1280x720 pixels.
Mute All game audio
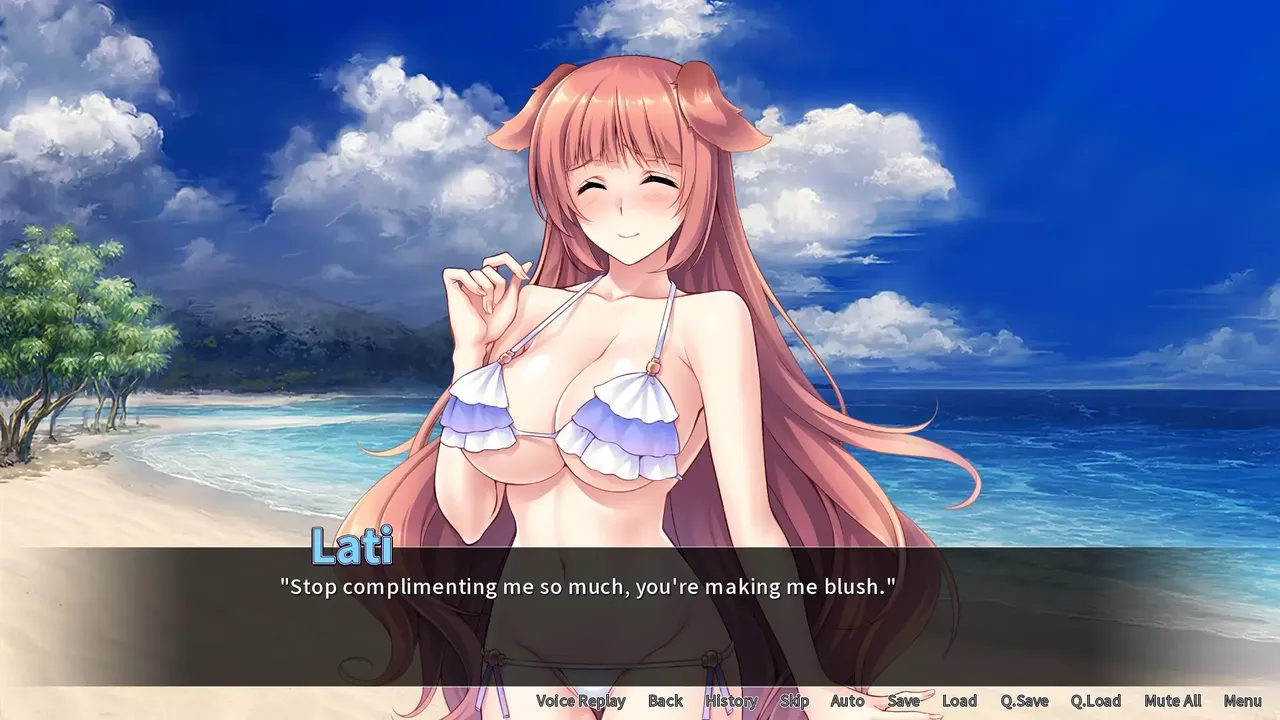(1171, 701)
